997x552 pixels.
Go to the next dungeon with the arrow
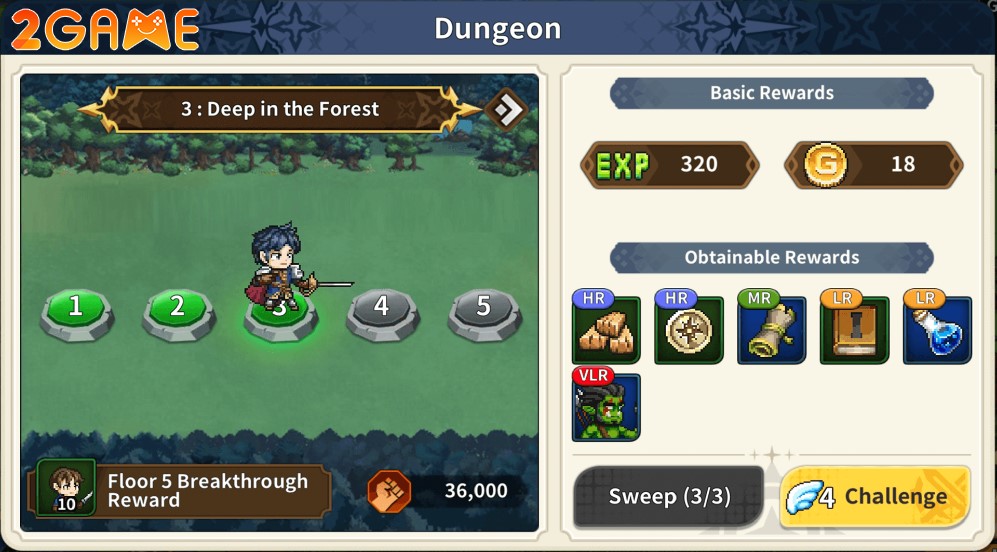506,110
